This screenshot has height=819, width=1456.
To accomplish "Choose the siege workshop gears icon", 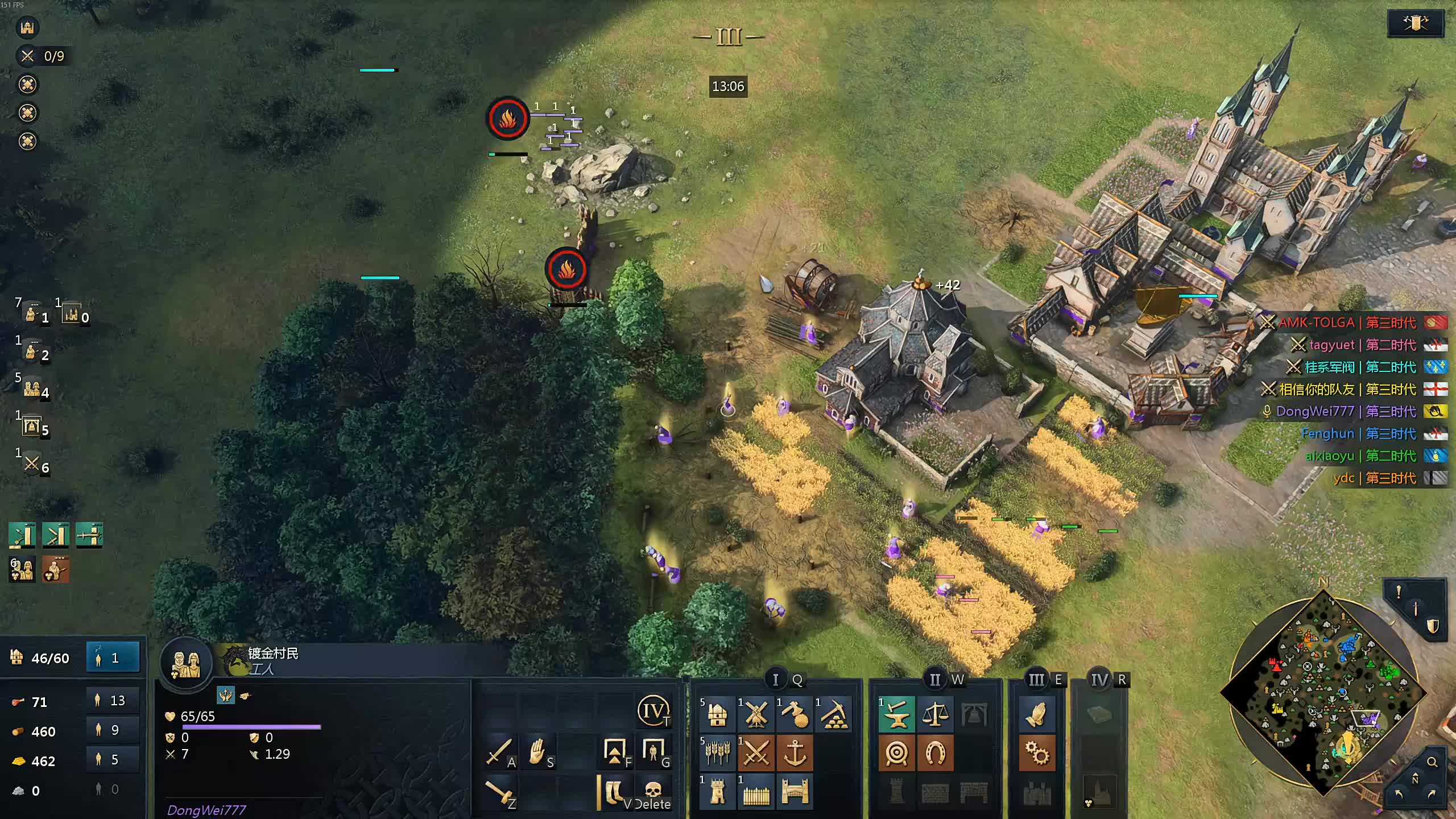I will tap(1037, 753).
